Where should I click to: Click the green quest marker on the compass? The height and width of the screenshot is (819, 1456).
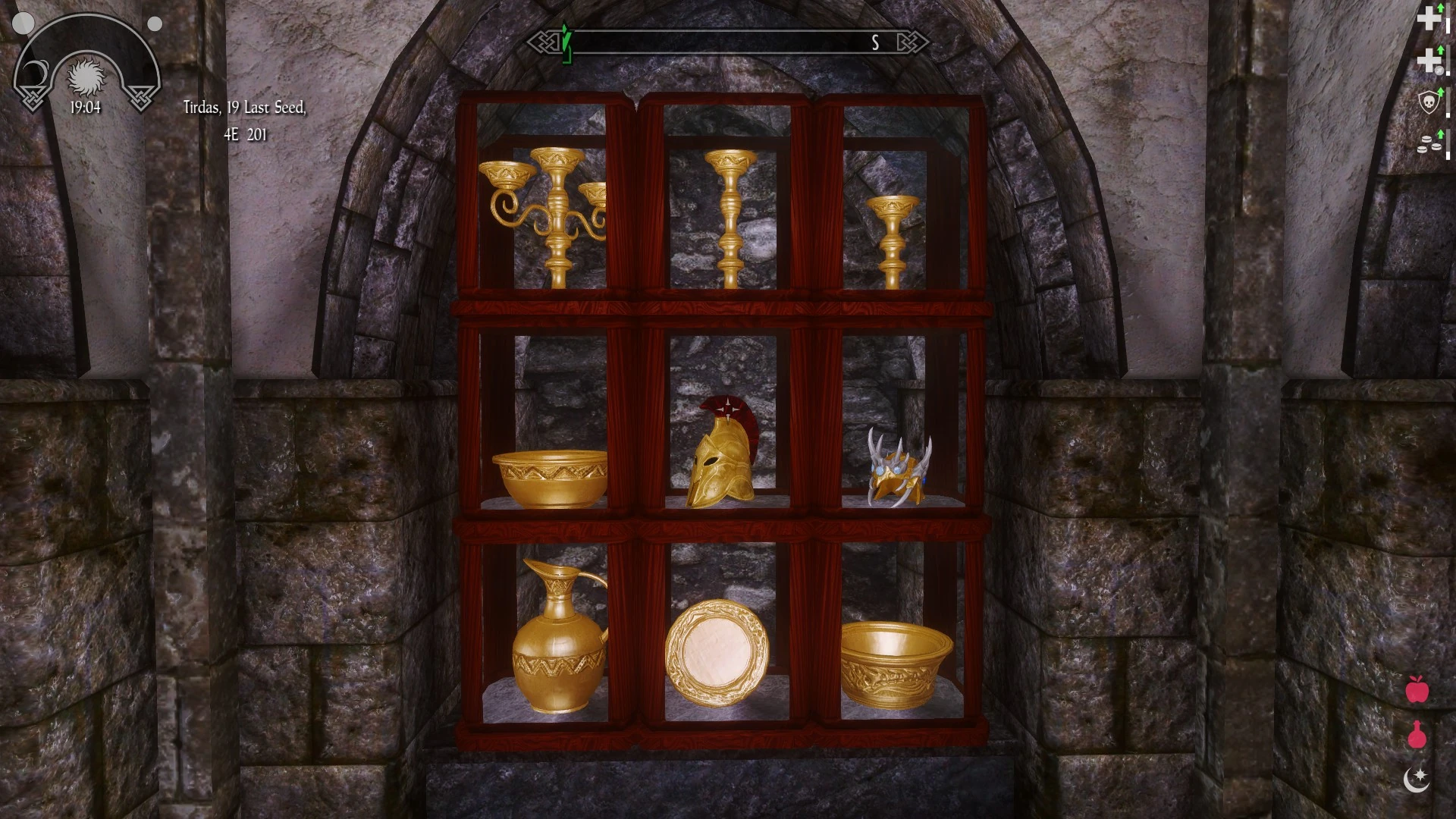click(x=566, y=43)
